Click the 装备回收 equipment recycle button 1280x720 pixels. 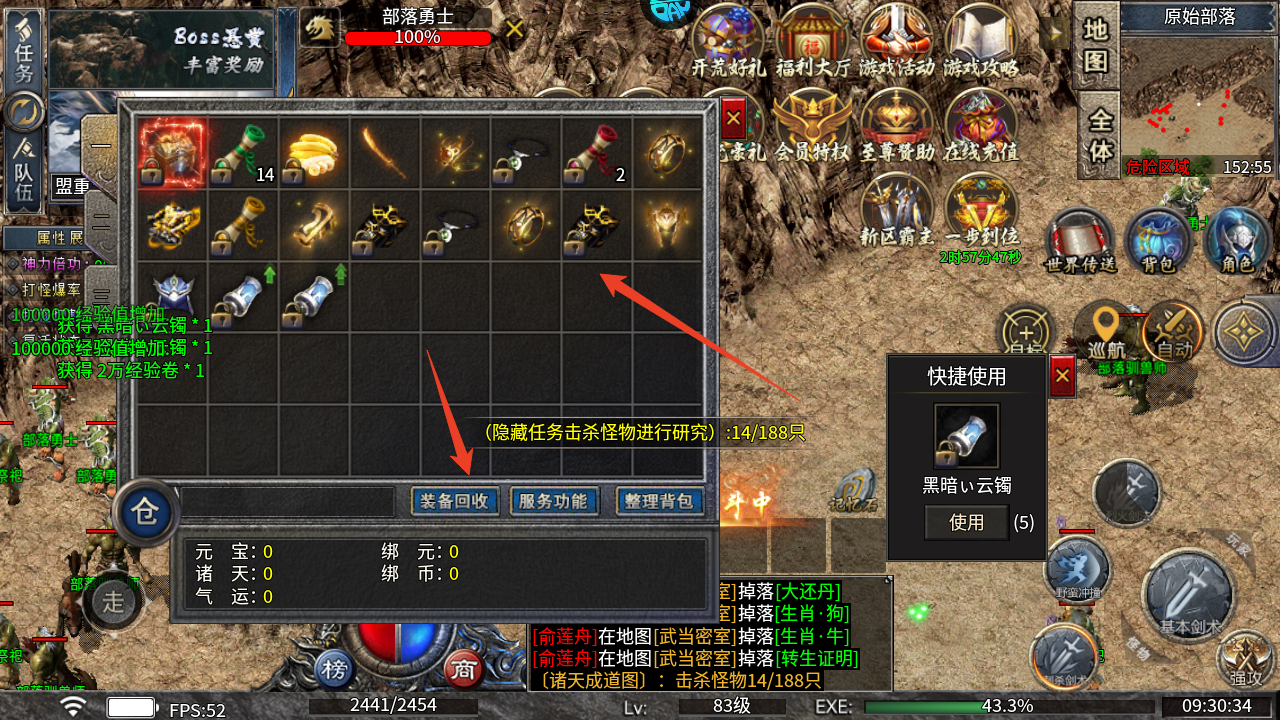[x=454, y=501]
